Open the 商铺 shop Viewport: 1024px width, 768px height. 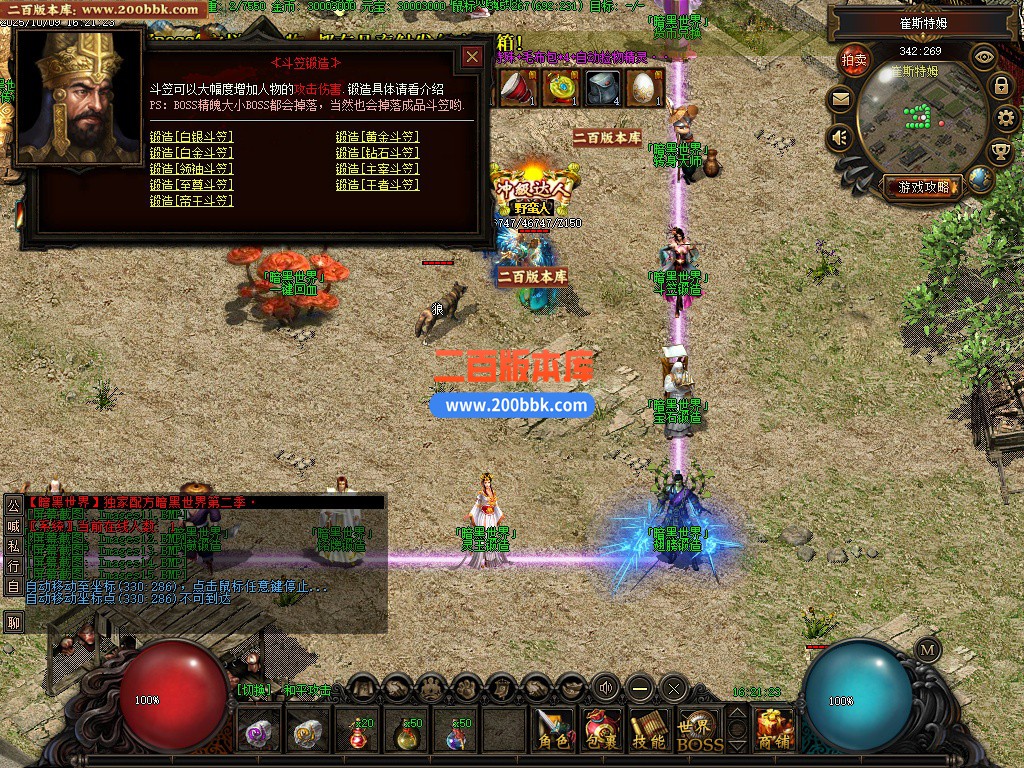[775, 731]
